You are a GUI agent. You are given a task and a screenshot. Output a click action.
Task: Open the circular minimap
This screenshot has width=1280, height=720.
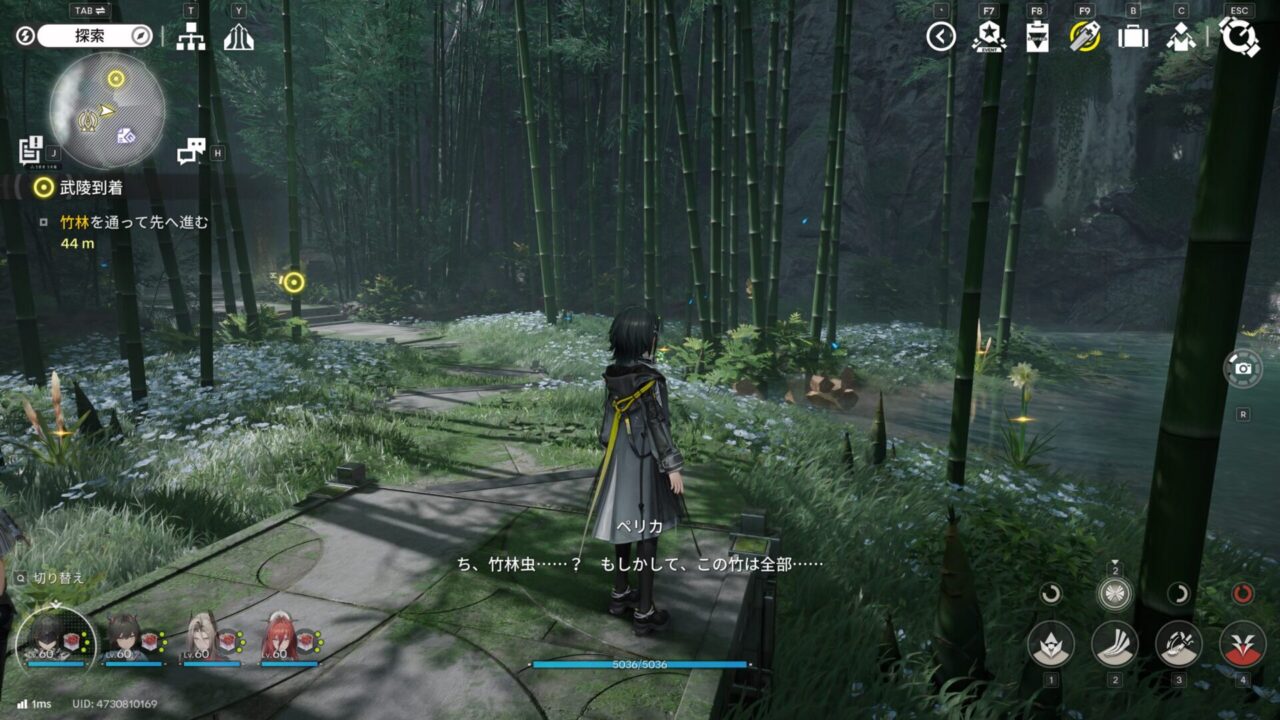click(106, 110)
